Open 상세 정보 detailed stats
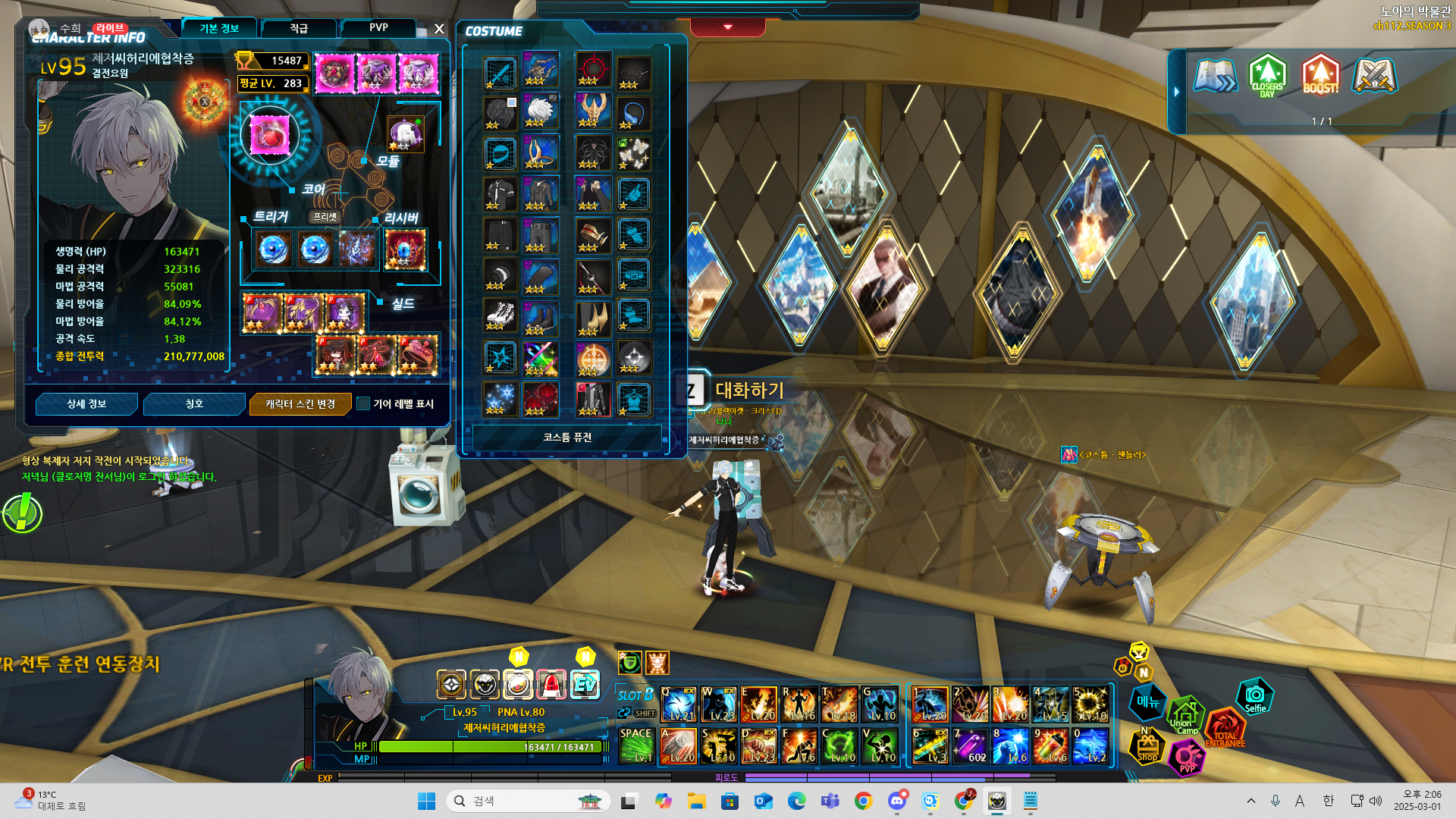This screenshot has width=1456, height=819. (86, 404)
